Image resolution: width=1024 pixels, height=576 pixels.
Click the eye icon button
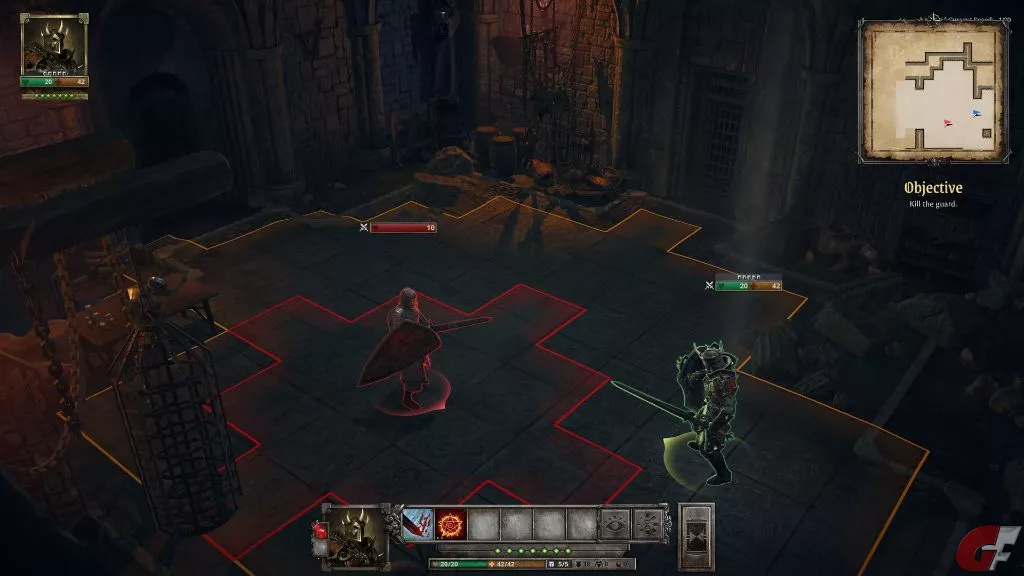coord(615,524)
